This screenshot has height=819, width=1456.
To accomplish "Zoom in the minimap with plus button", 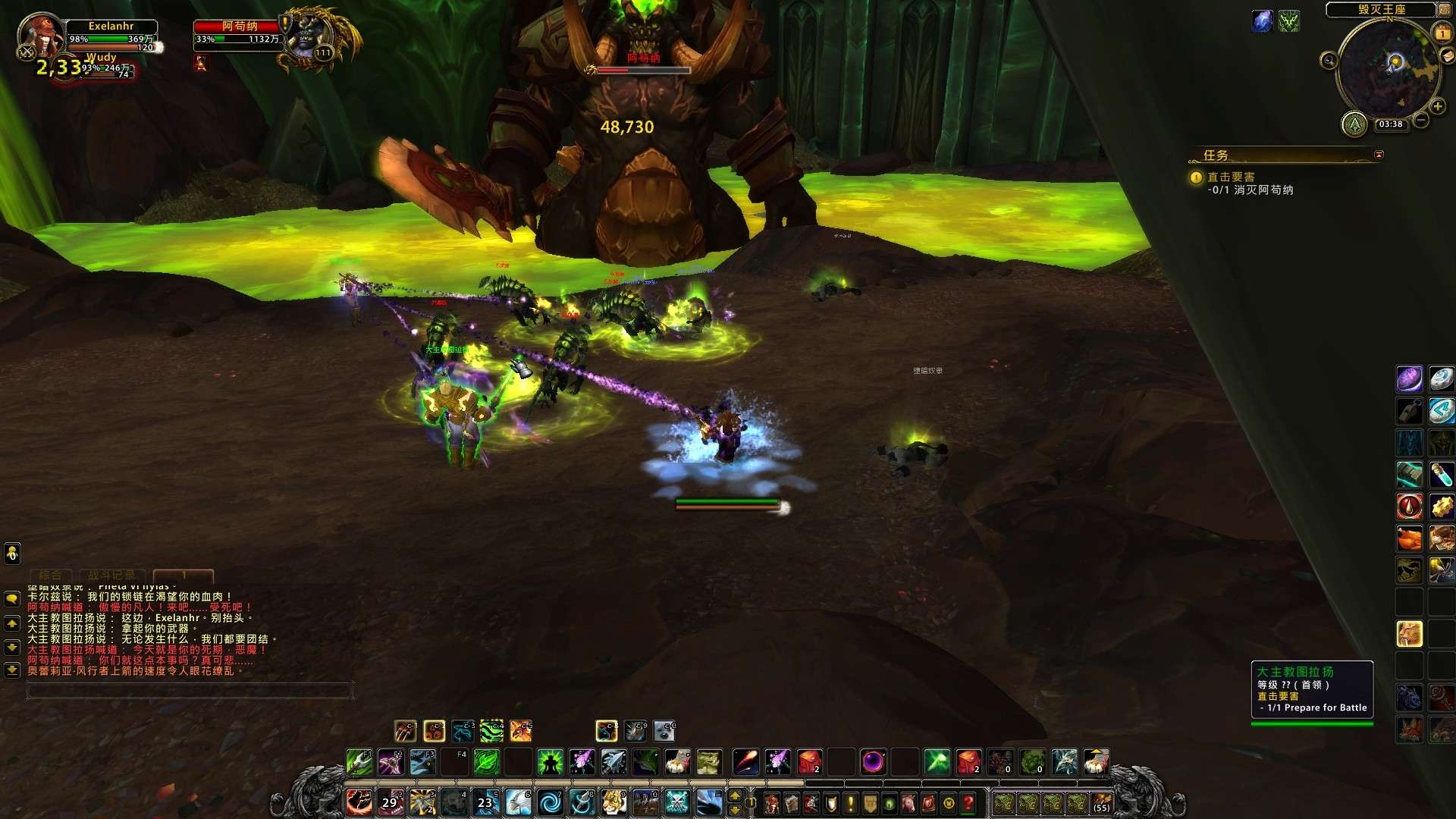I will pos(1437,107).
